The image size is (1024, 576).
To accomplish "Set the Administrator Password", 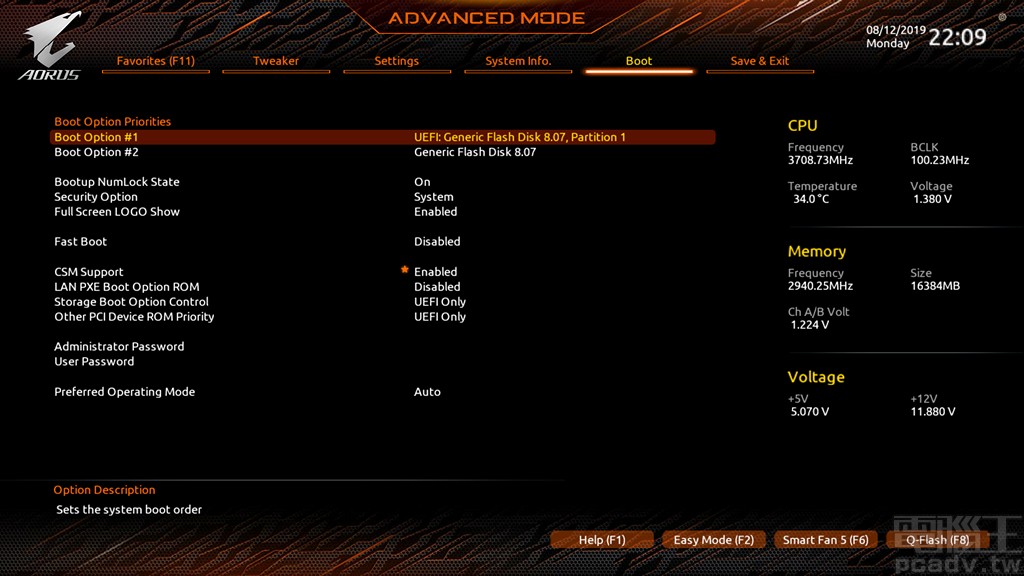I will click(119, 347).
